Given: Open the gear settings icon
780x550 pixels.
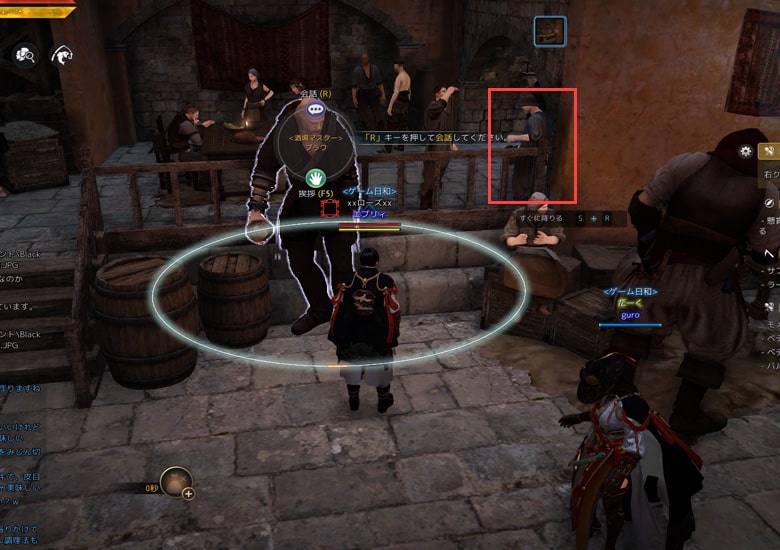Looking at the screenshot, I should click(745, 152).
